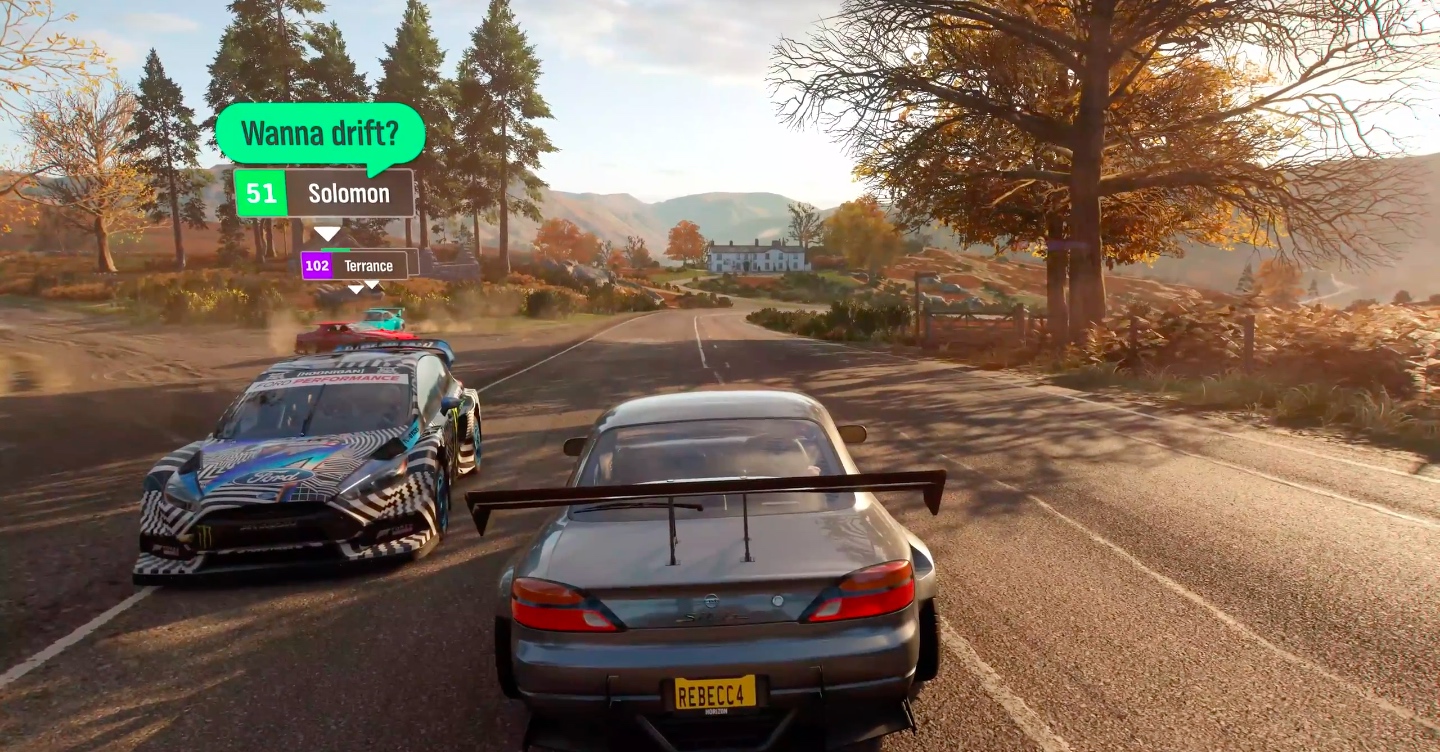Viewport: 1440px width, 752px height.
Task: Click the "Wanna drift?" chat bubble
Action: tap(320, 133)
